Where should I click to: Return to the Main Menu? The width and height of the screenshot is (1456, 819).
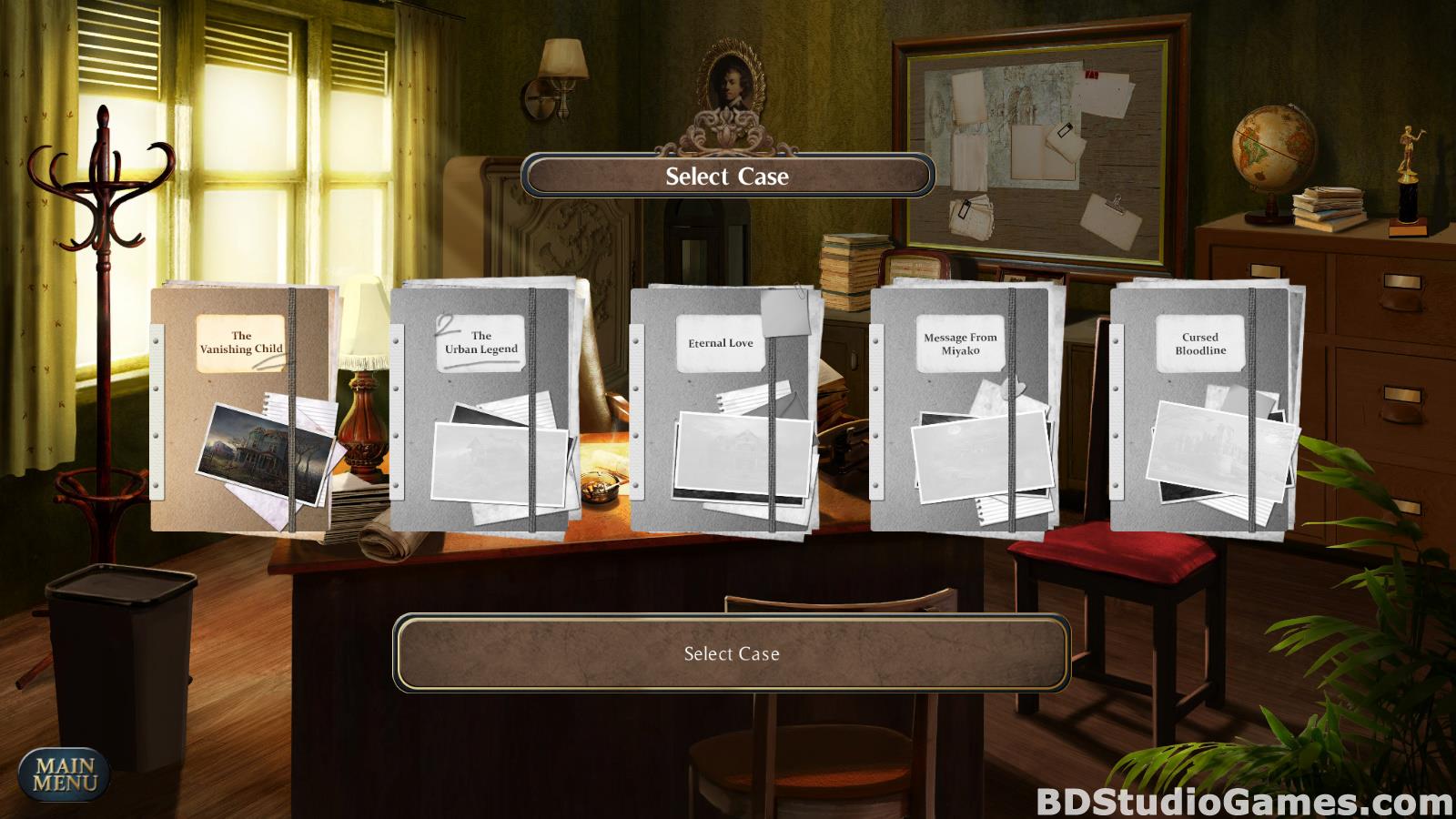[x=65, y=773]
